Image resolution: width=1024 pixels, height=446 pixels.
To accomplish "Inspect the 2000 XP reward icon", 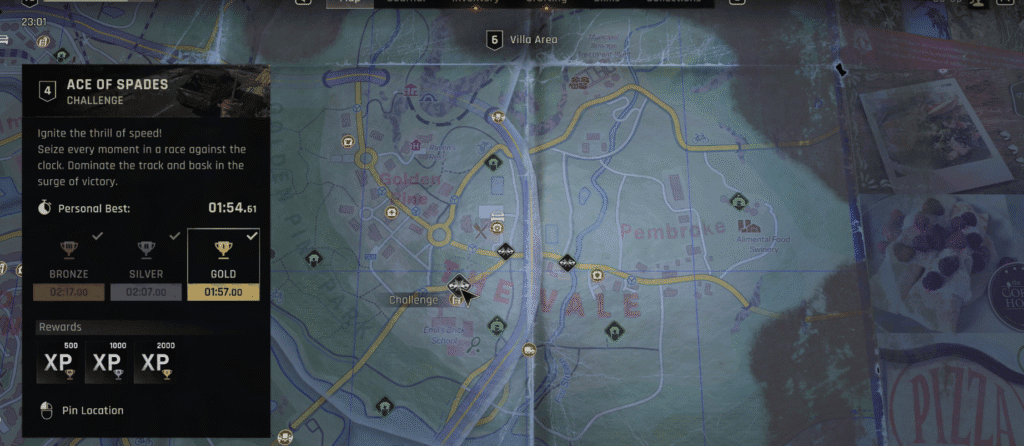I will coord(157,362).
